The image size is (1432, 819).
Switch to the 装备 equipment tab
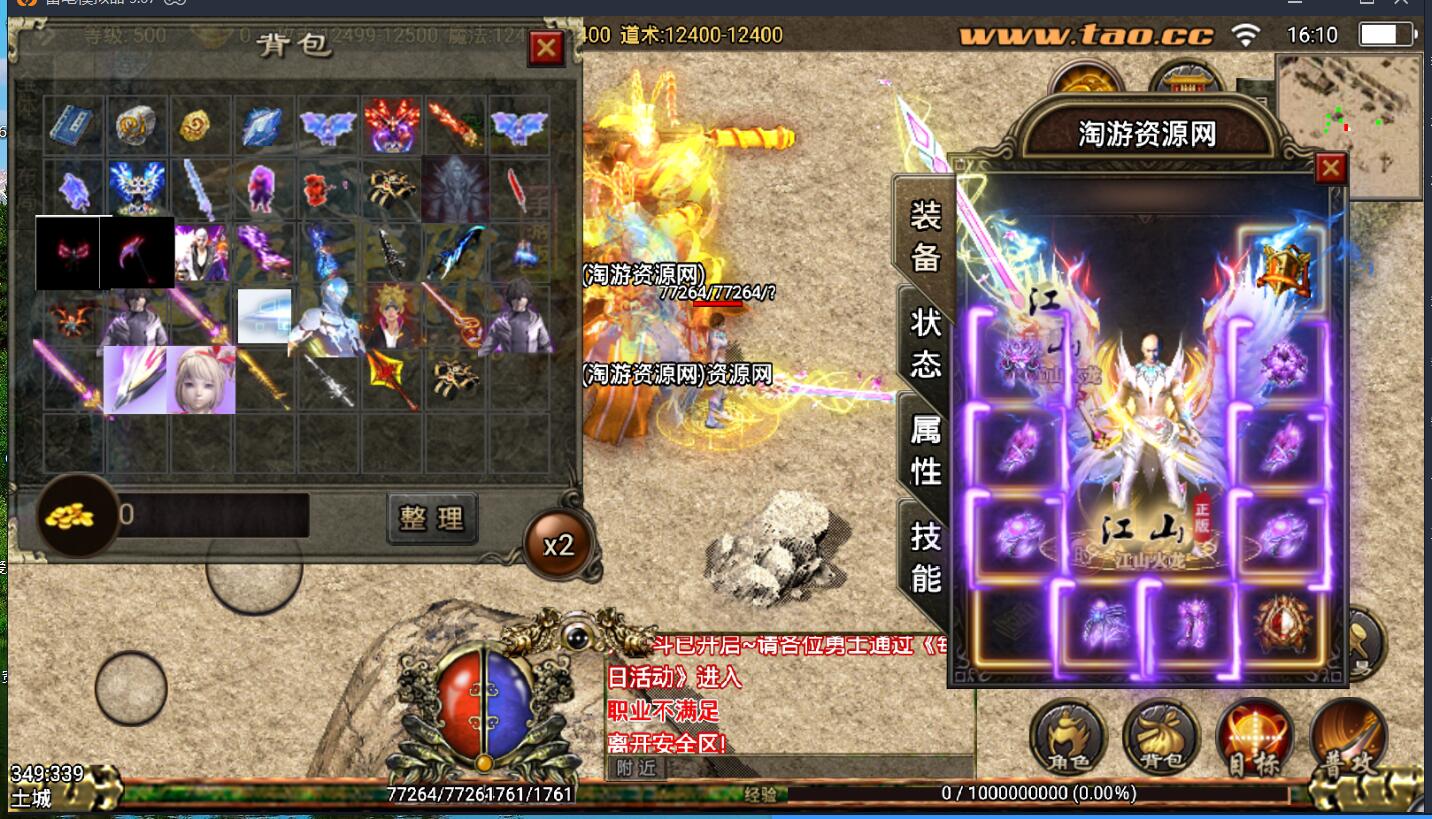tap(925, 236)
